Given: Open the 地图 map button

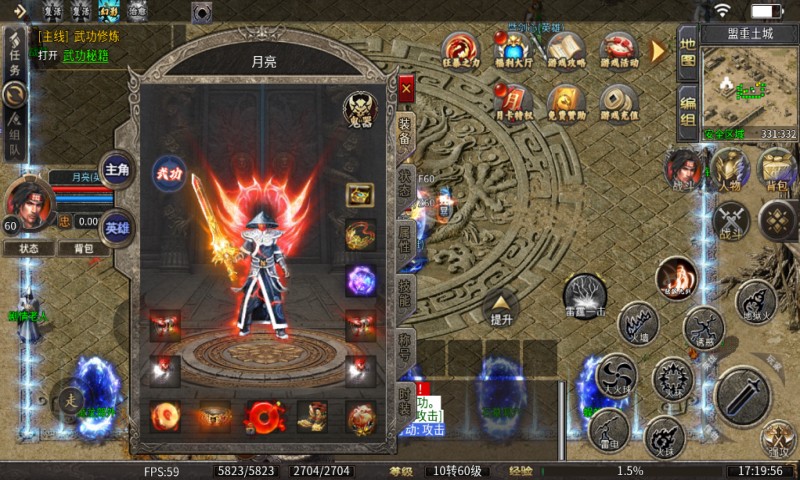Looking at the screenshot, I should coord(688,53).
